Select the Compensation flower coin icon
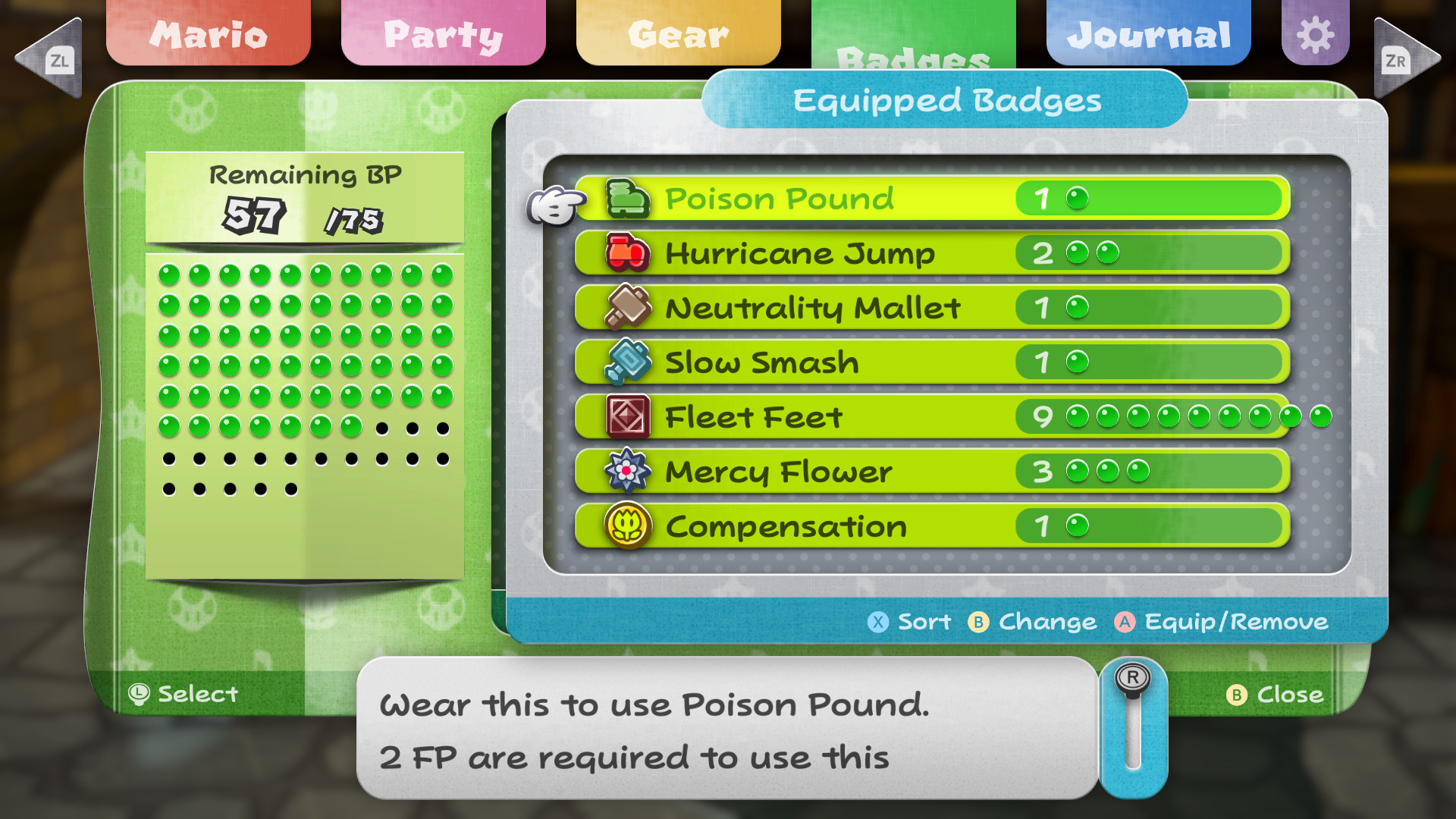This screenshot has height=819, width=1456. pos(627,526)
